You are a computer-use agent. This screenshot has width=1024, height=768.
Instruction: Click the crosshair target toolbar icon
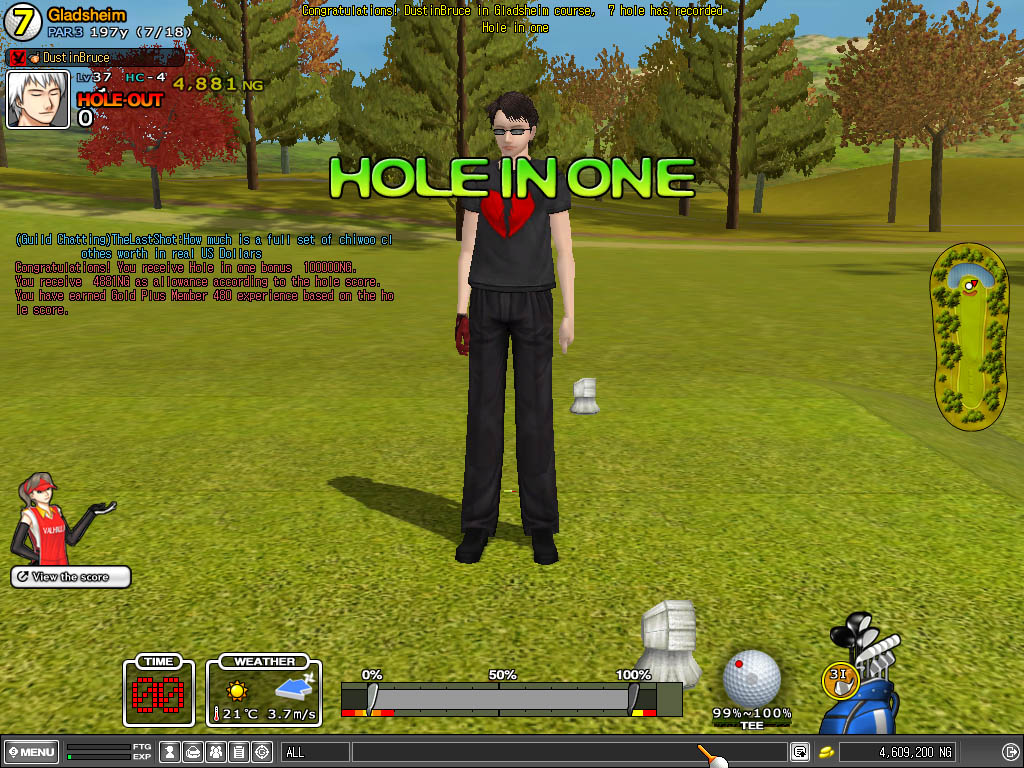(262, 752)
